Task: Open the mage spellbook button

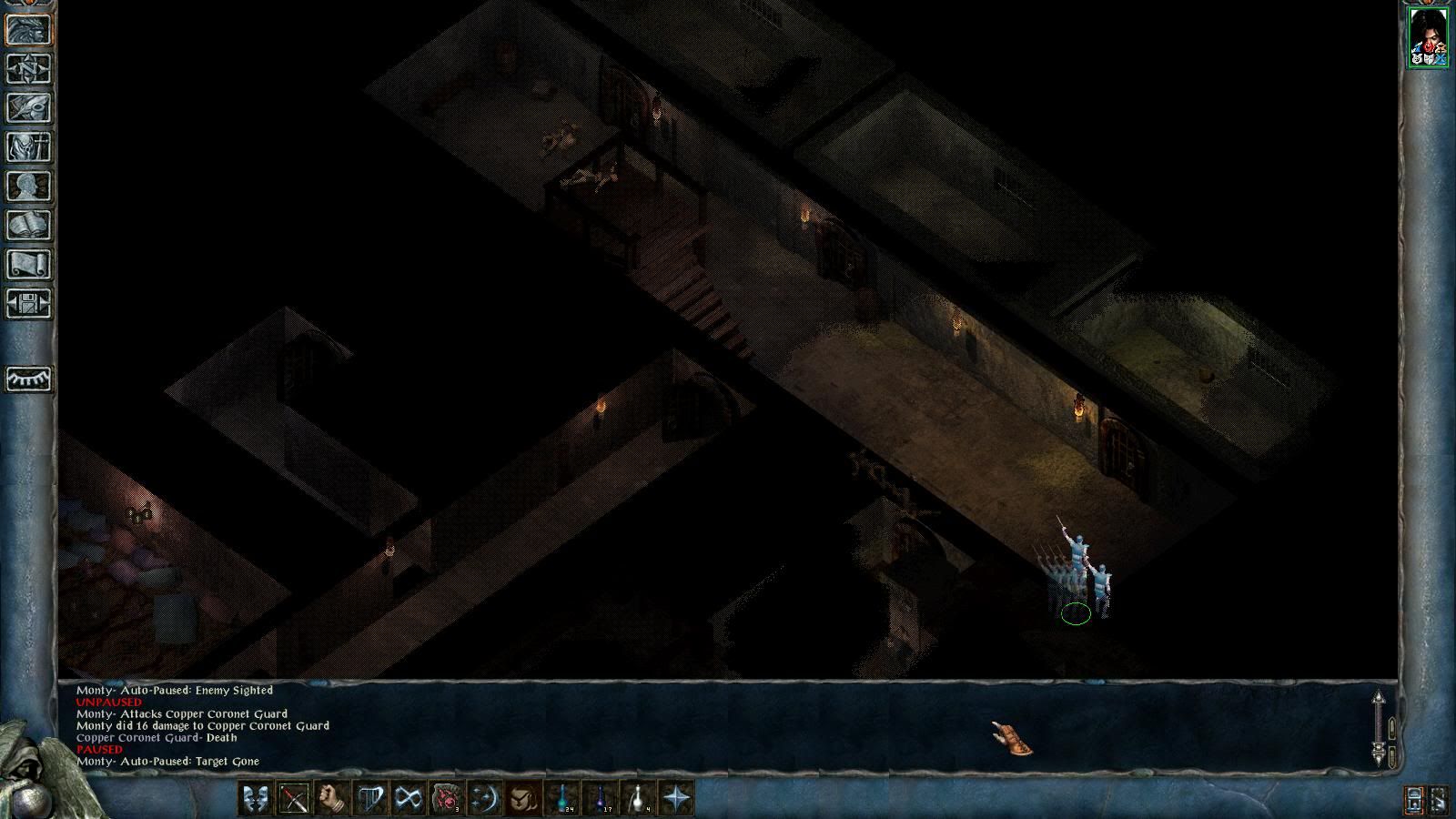Action: 29,225
